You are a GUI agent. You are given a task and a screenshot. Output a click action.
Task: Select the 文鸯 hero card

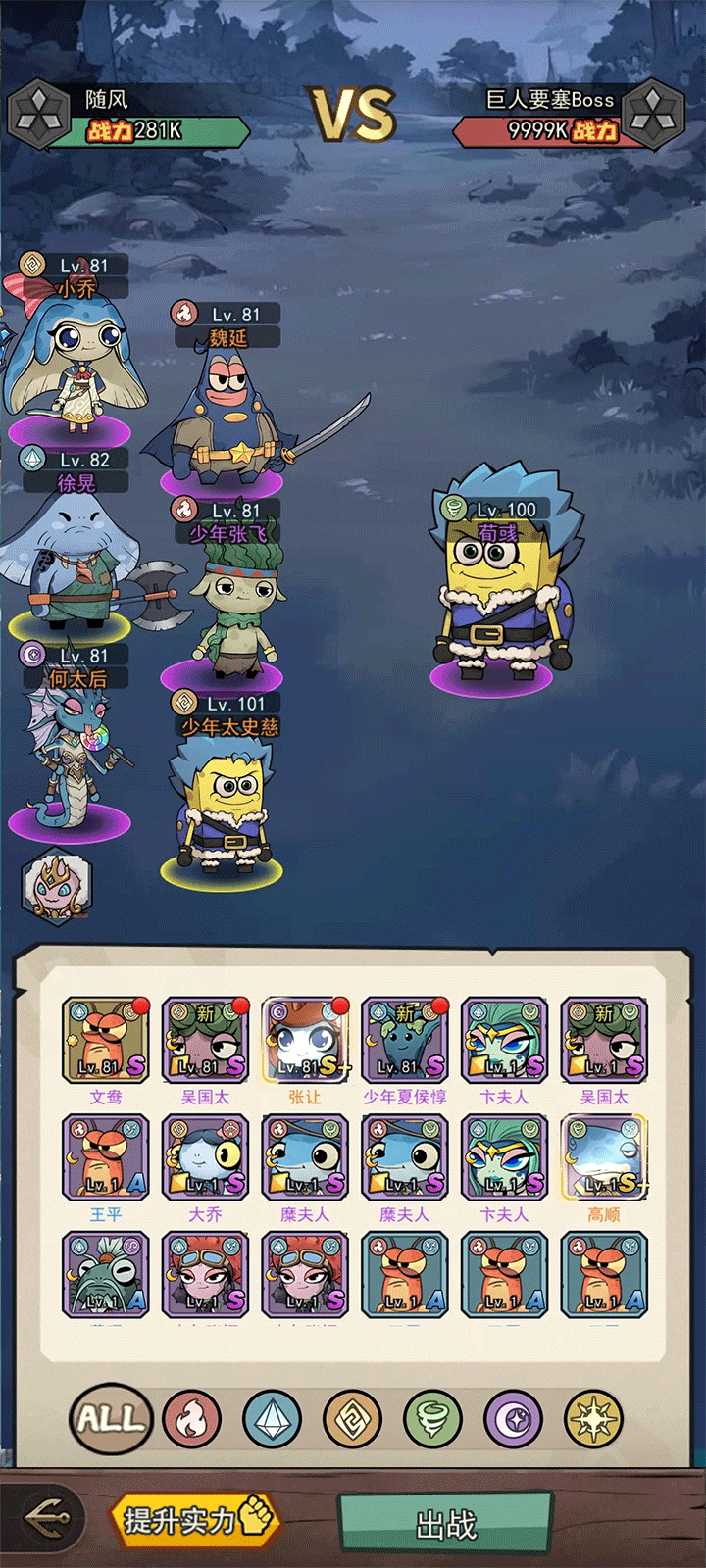[105, 1041]
